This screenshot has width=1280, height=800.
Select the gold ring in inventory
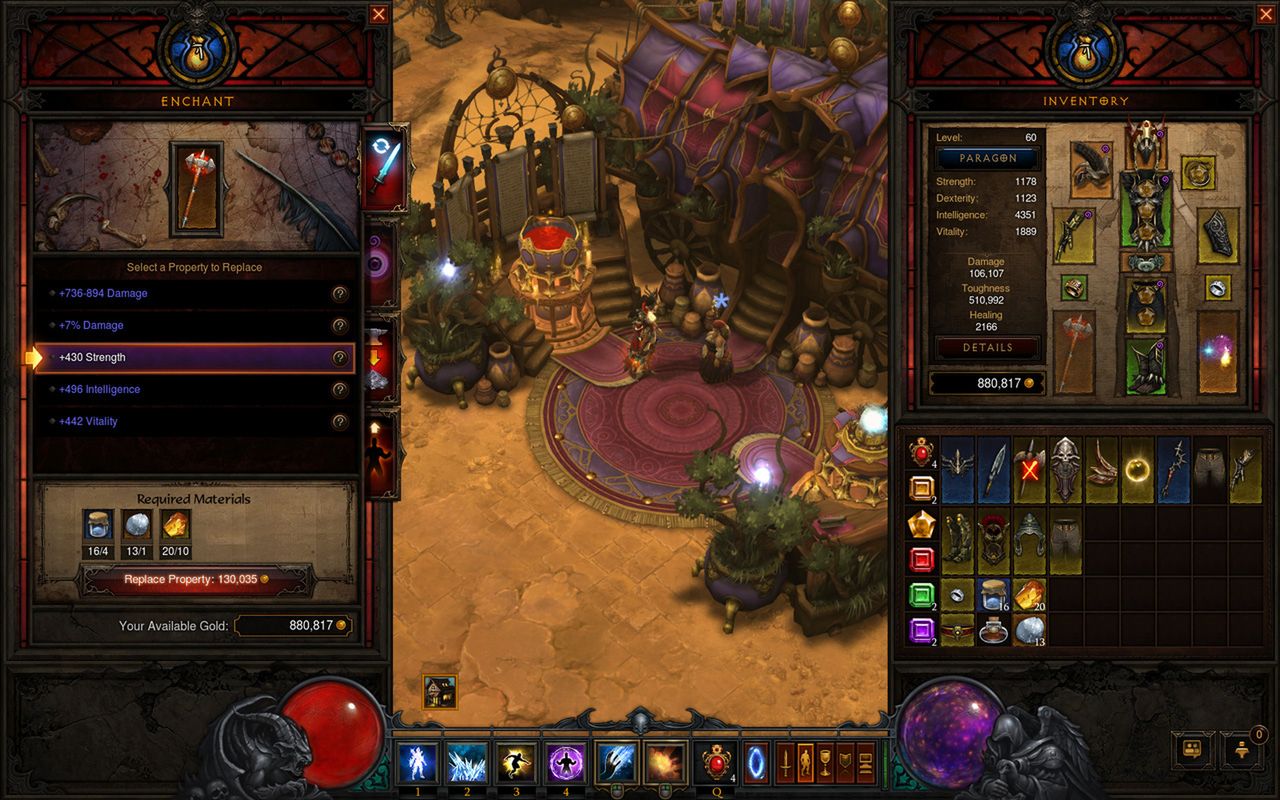pos(1138,468)
